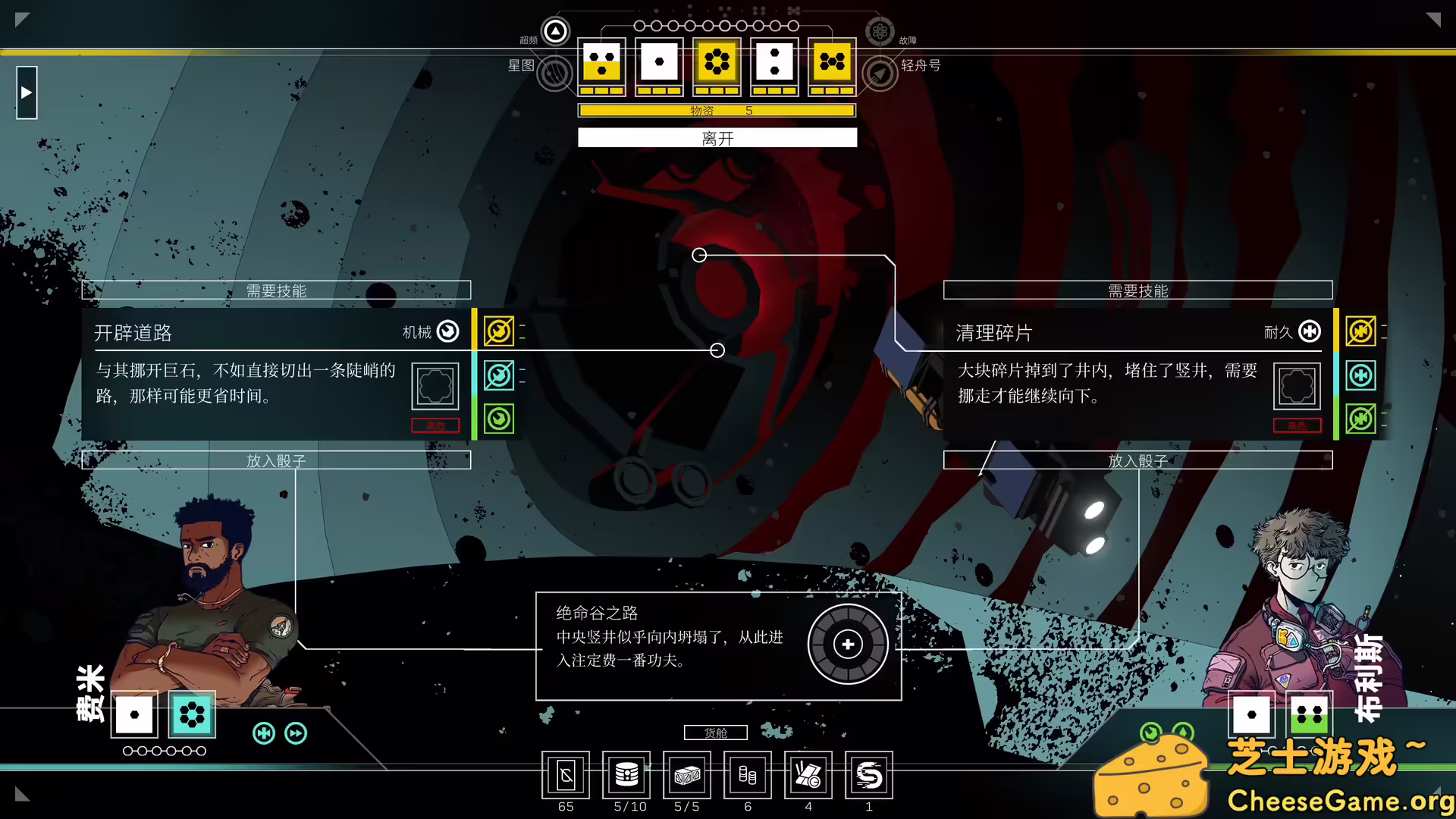Click the 超频 overclock circle icon
The height and width of the screenshot is (819, 1456).
pyautogui.click(x=555, y=31)
